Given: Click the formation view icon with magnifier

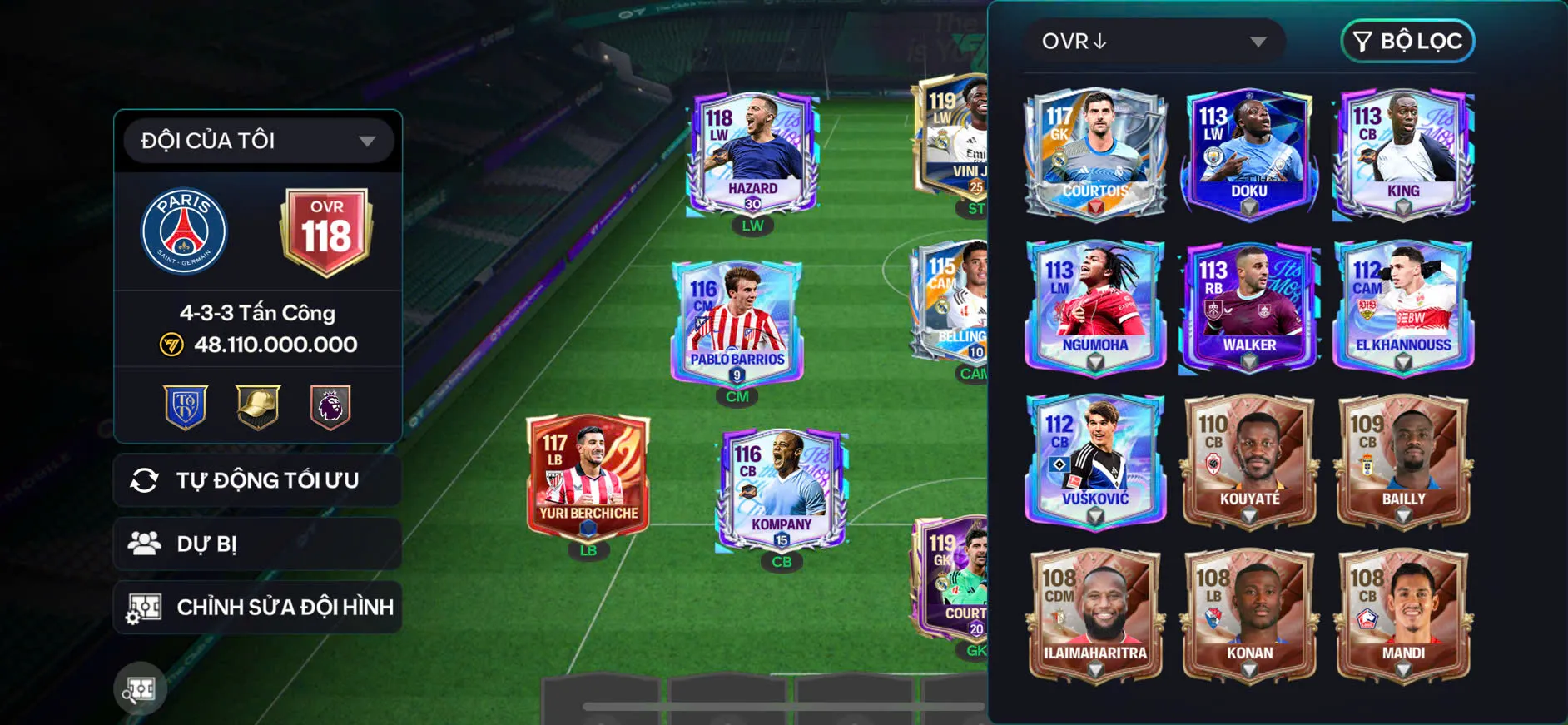Looking at the screenshot, I should (140, 688).
